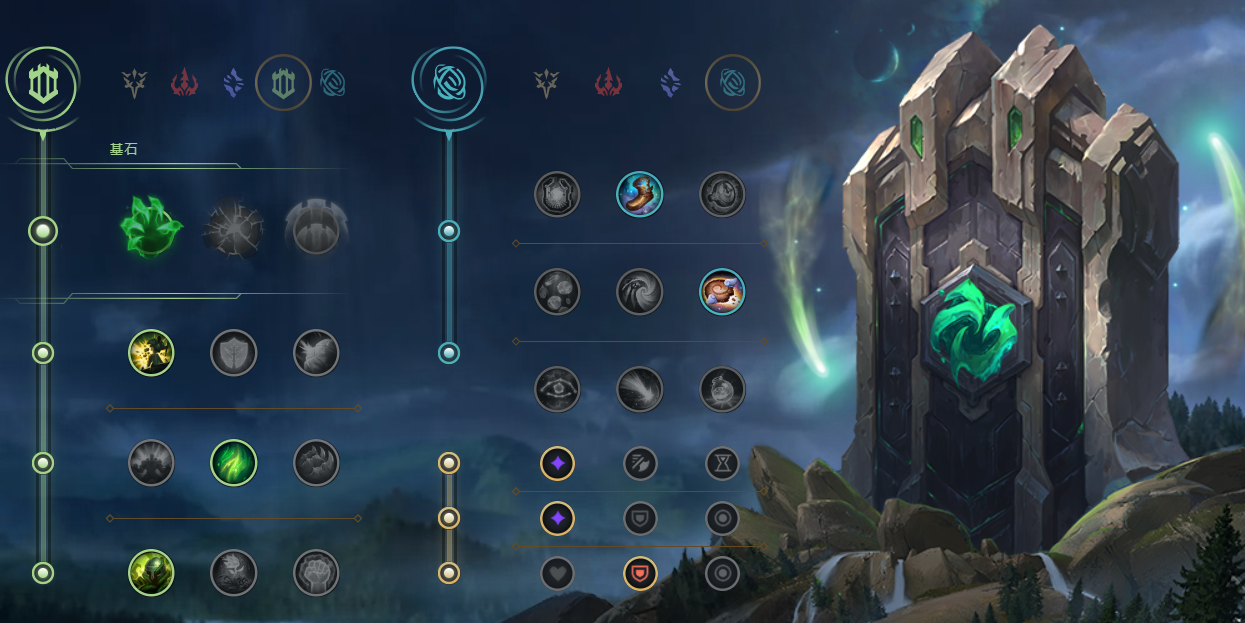Switch secondary path to blue Sorcery
Image resolution: width=1245 pixels, height=623 pixels.
click(x=670, y=83)
